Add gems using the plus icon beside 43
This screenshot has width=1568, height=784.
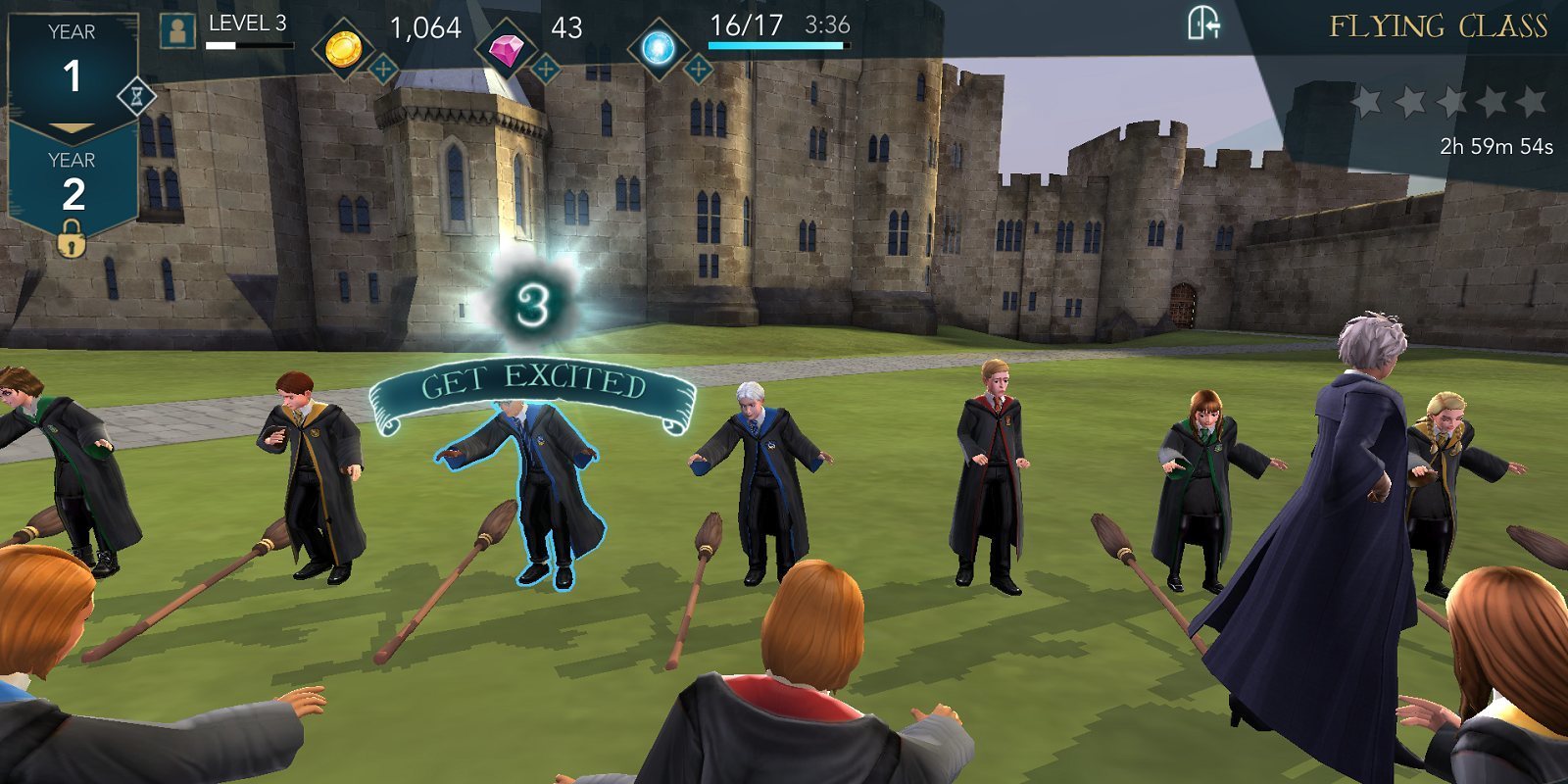(x=545, y=67)
